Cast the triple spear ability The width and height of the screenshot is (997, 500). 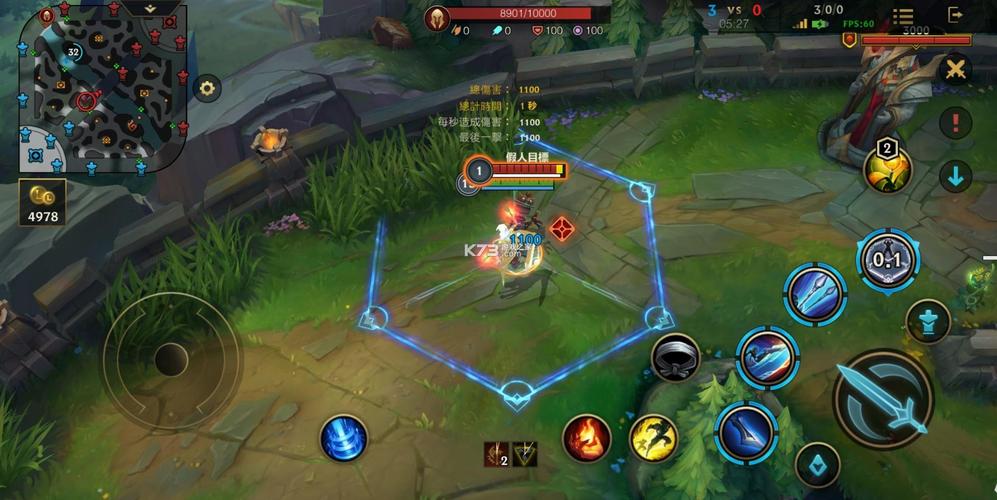click(815, 294)
